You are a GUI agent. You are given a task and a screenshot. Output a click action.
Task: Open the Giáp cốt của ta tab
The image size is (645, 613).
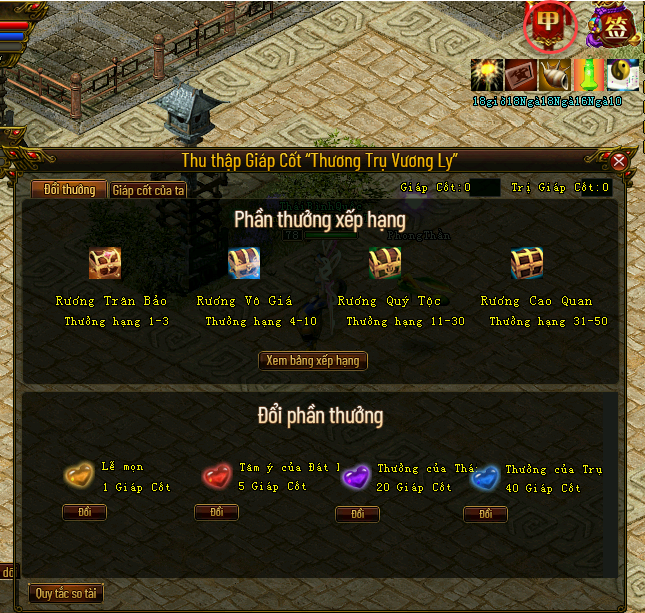148,190
